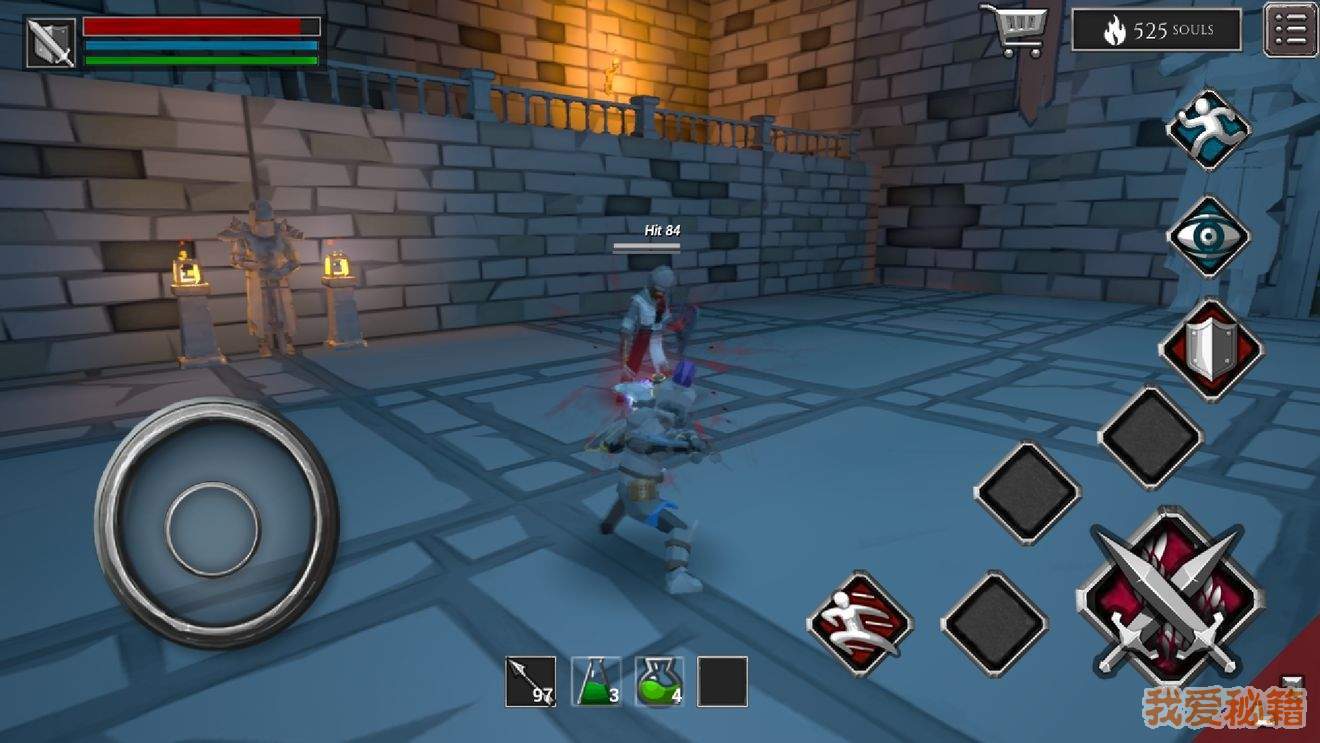Attack with the crossed swords button

point(1169,599)
